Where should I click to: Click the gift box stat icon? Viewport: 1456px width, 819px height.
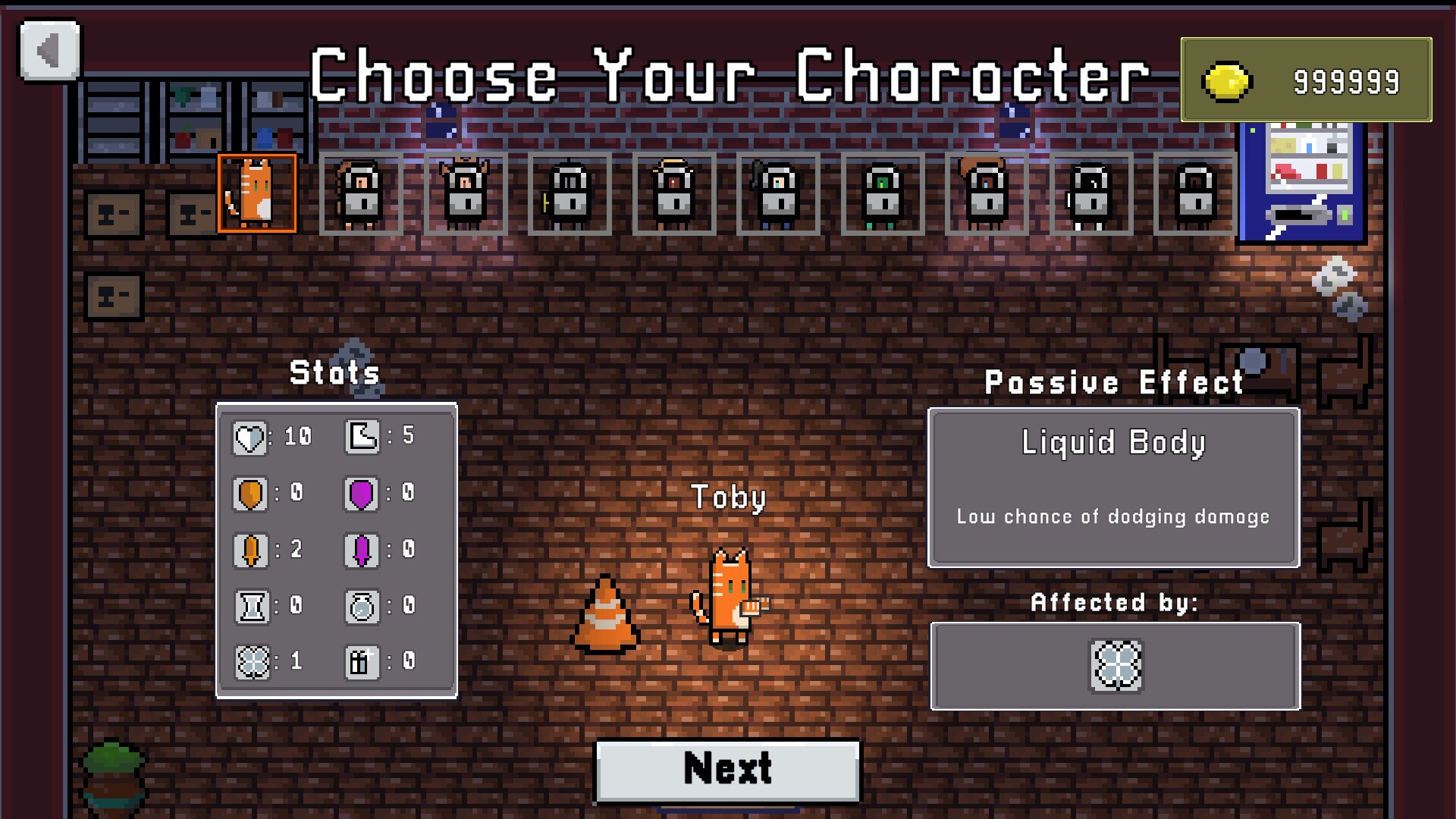pos(362,663)
